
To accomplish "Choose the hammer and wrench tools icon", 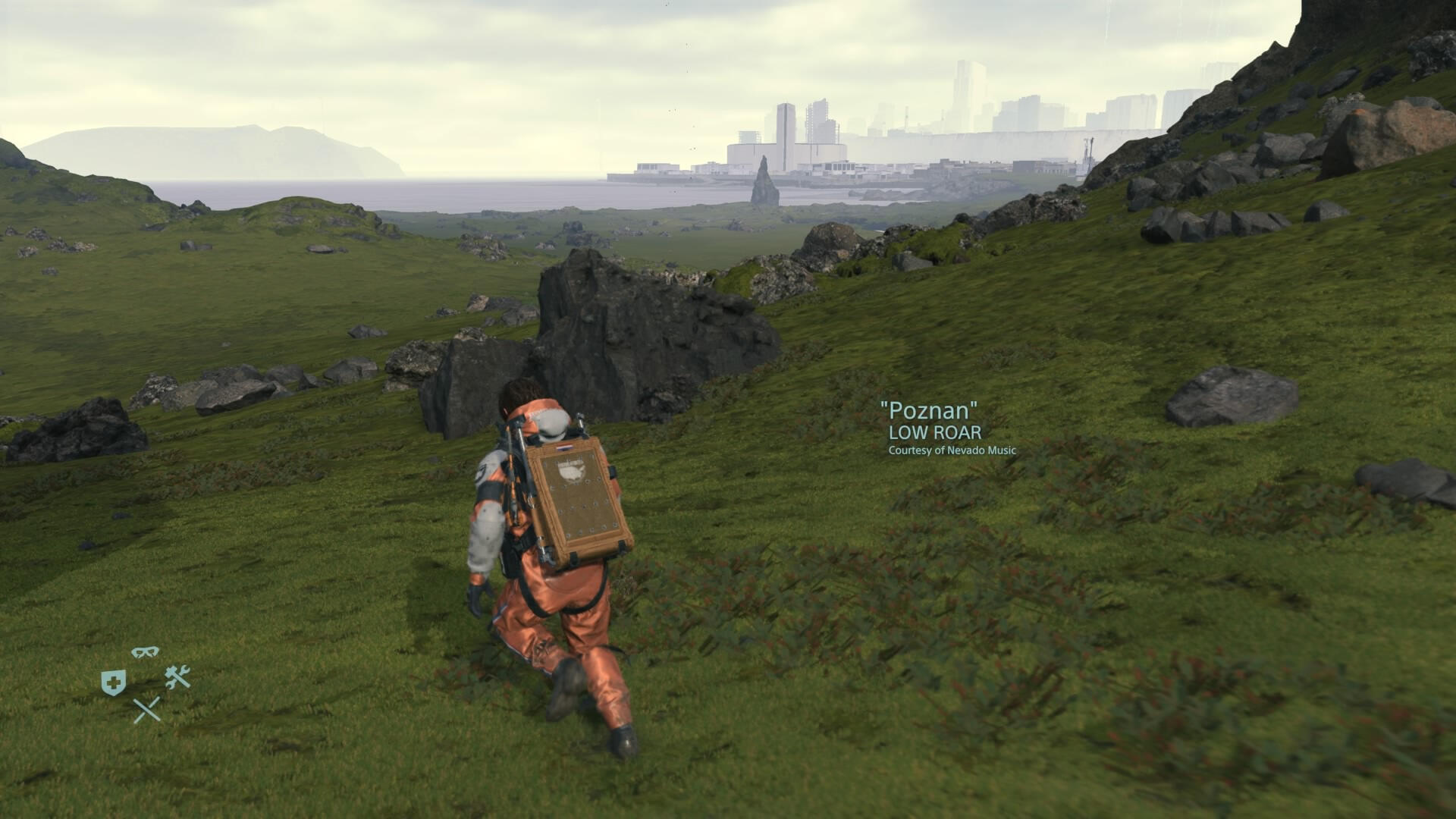I will pyautogui.click(x=177, y=676).
